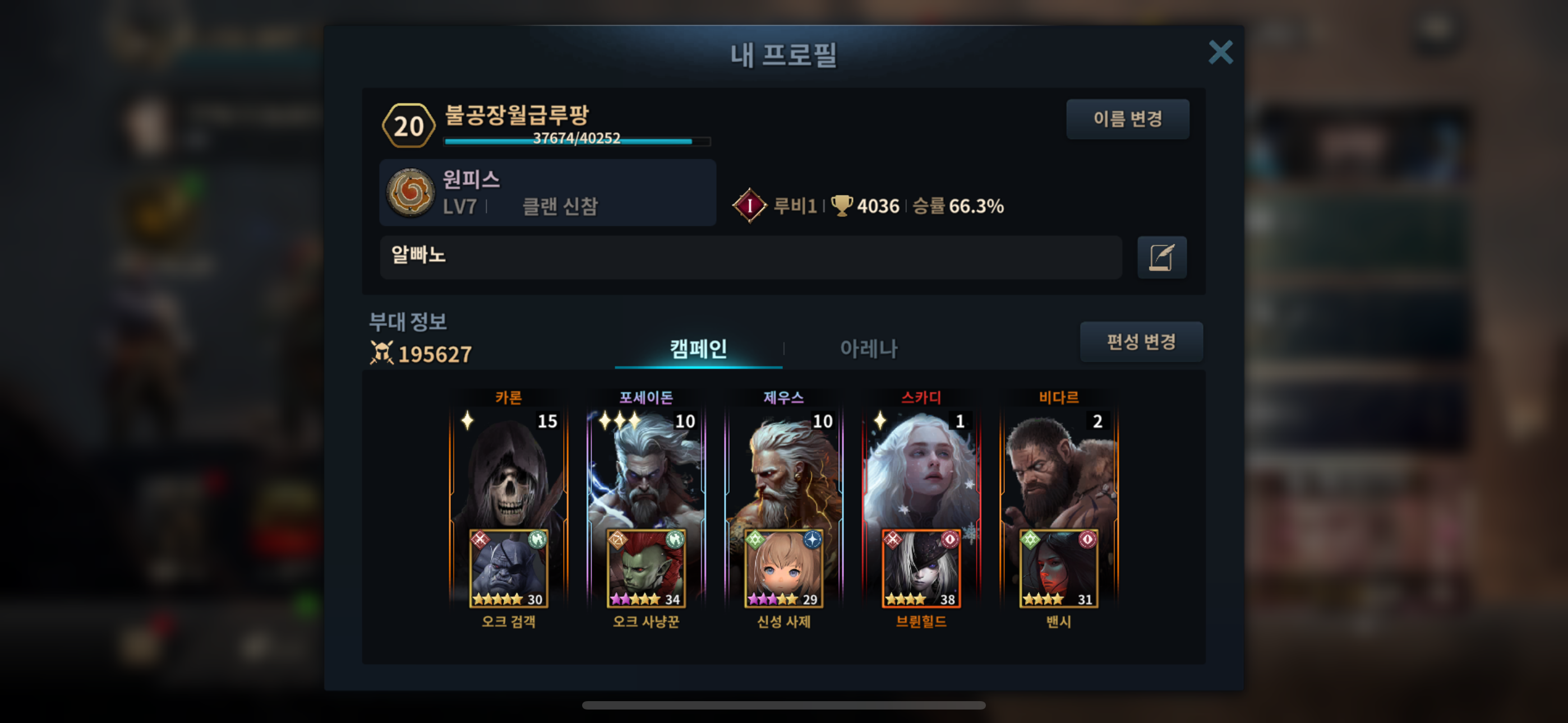Select the 알빠노 profile message field
Screen dimensions: 1568x723
coord(750,257)
